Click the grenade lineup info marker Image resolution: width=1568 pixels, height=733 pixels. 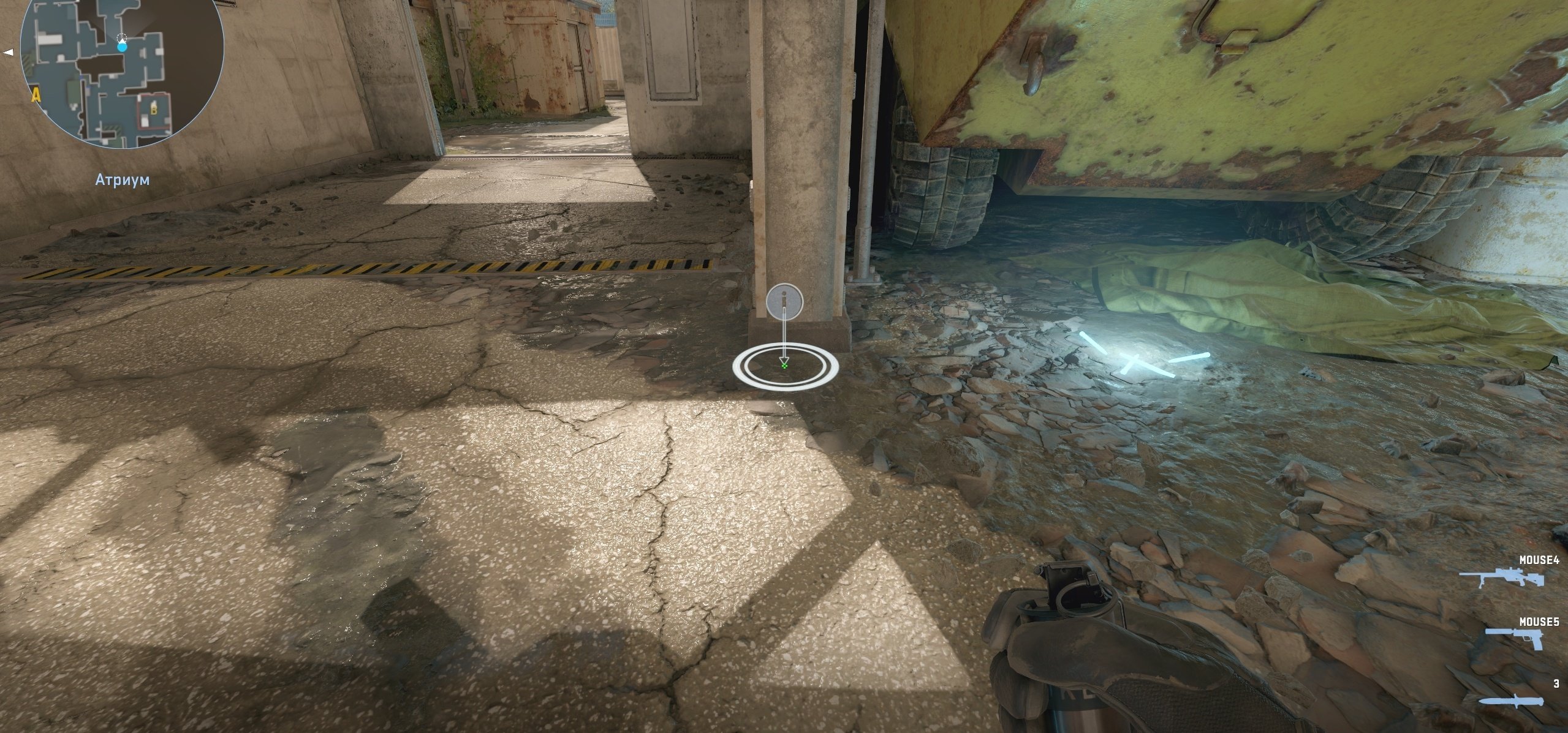tap(784, 301)
